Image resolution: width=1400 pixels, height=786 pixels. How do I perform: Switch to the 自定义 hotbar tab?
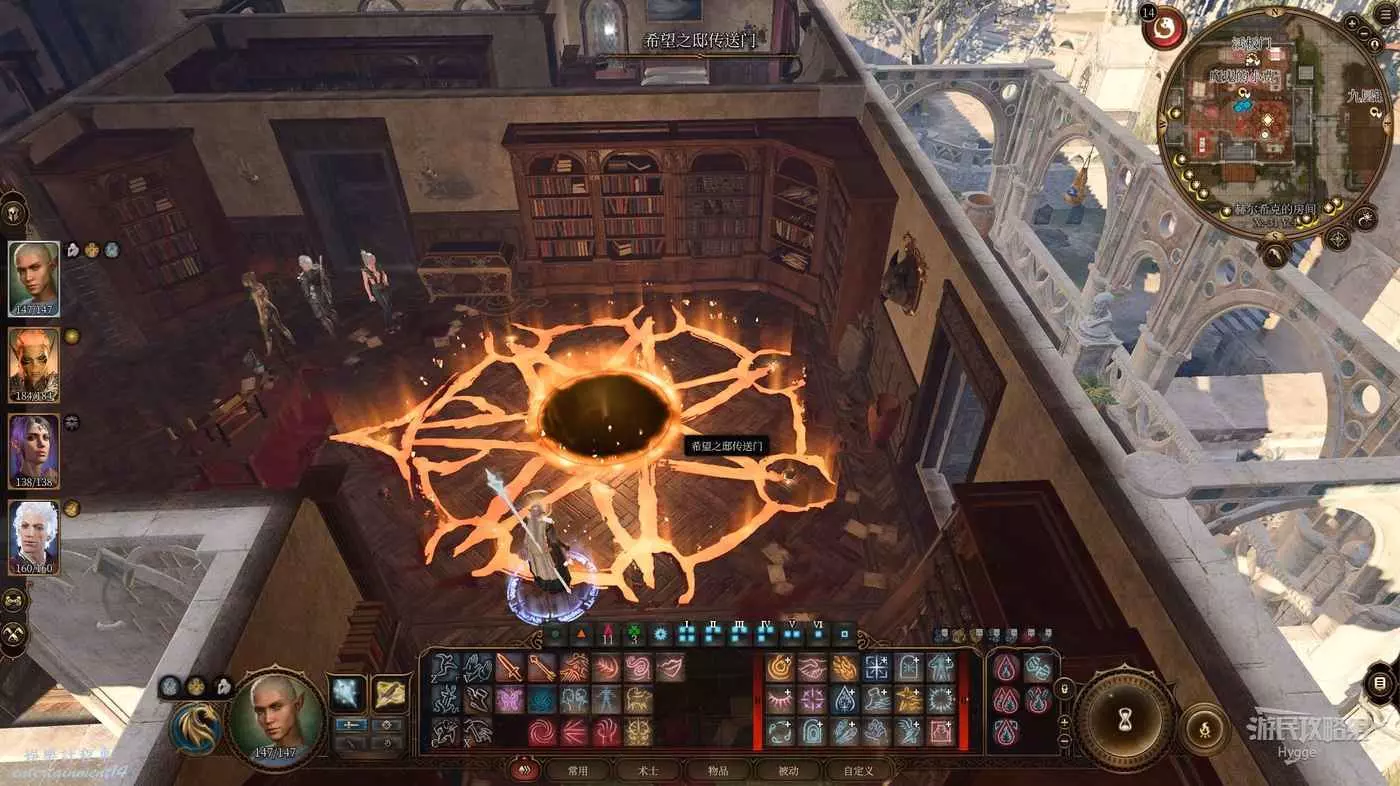tap(858, 770)
